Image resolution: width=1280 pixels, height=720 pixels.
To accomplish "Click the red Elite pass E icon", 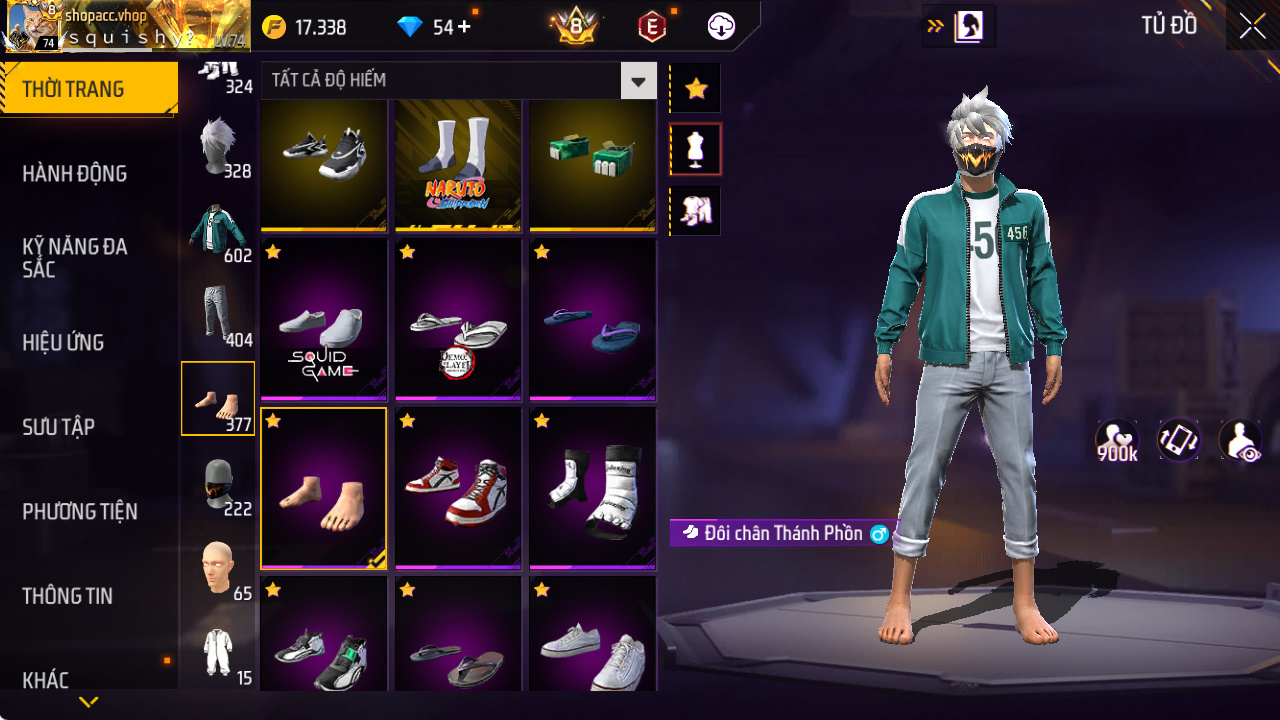I will pos(651,26).
